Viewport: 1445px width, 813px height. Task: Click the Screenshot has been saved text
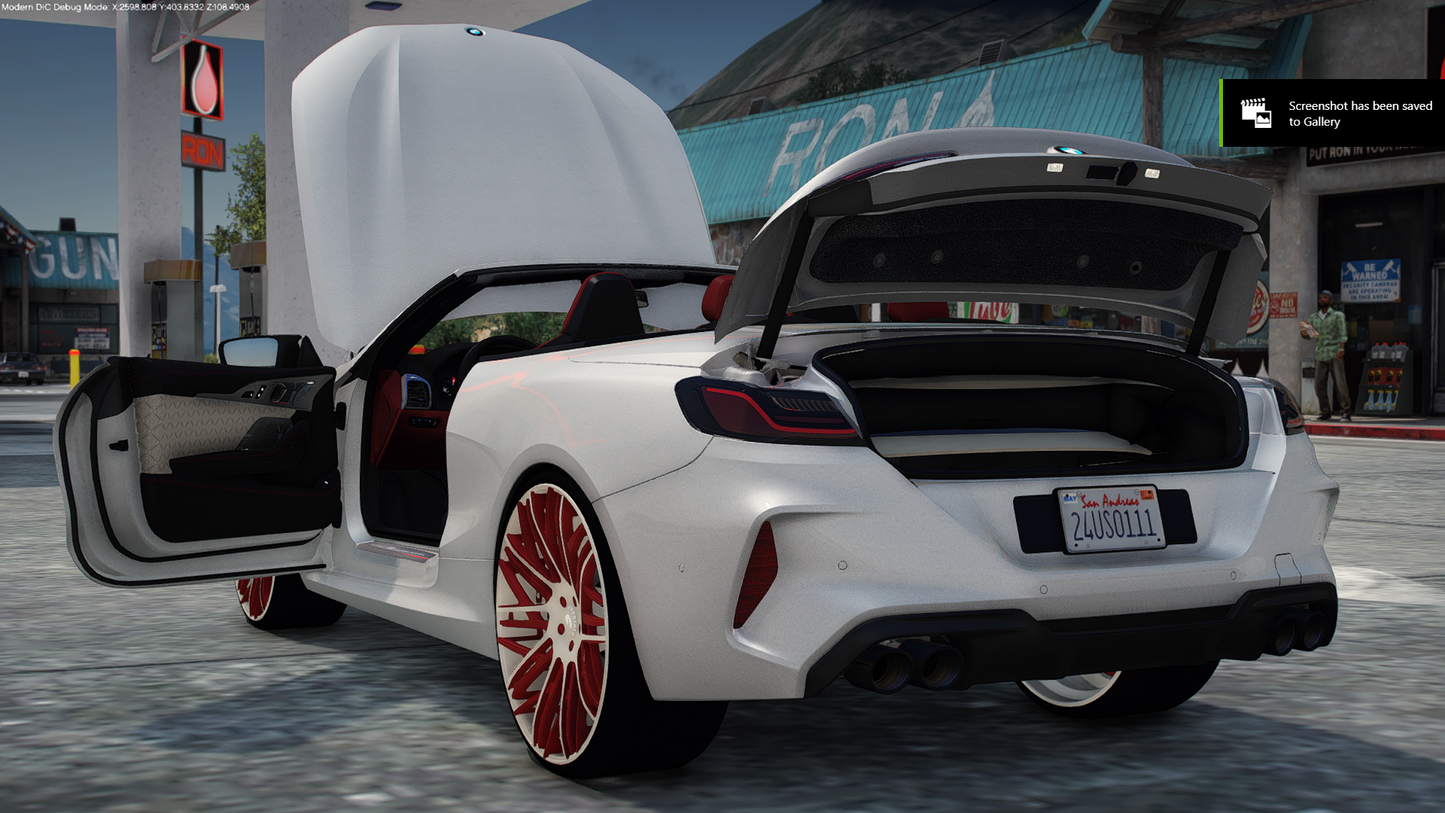pyautogui.click(x=1358, y=112)
